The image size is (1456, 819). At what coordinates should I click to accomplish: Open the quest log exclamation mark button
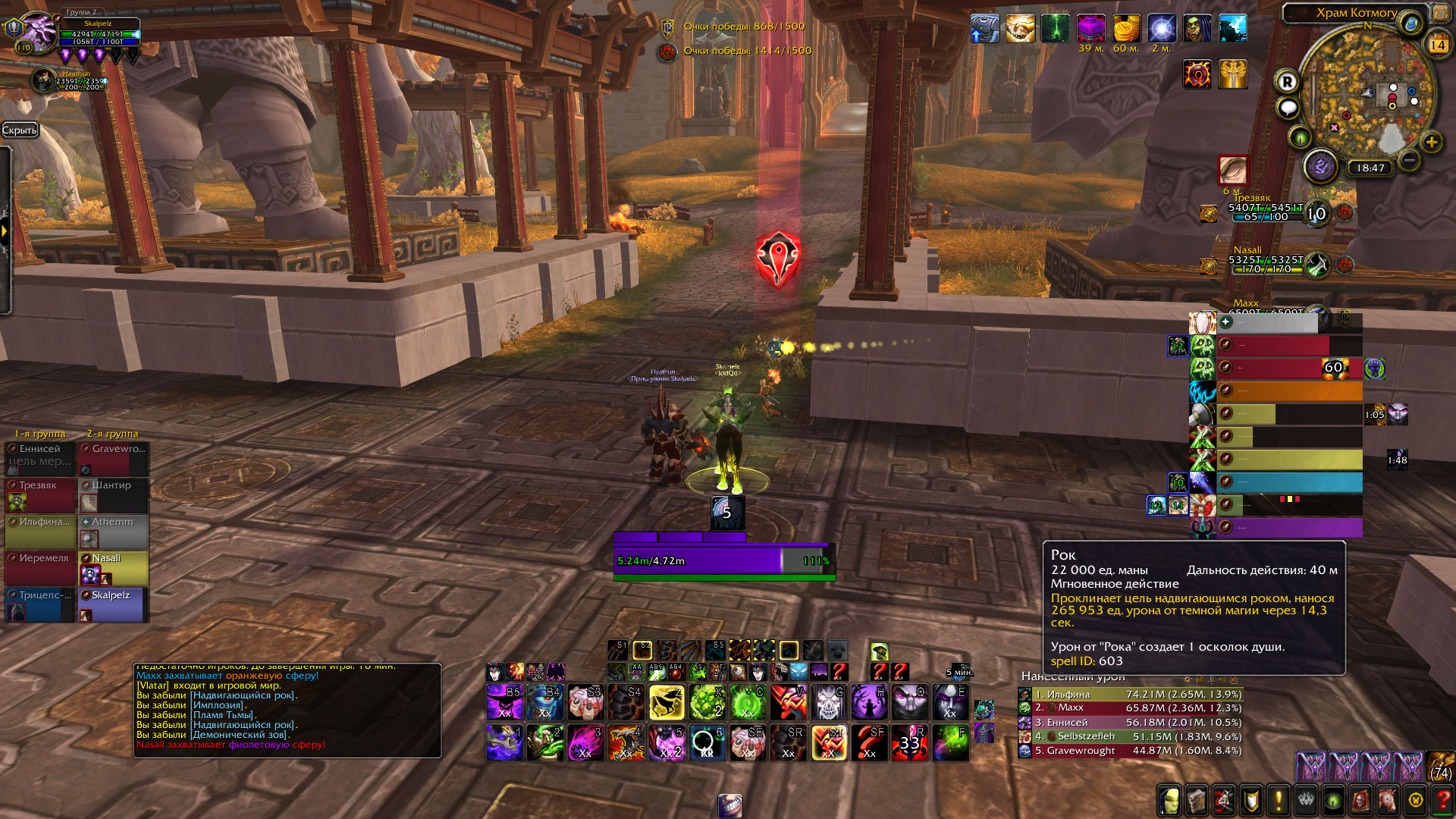coord(1279,800)
